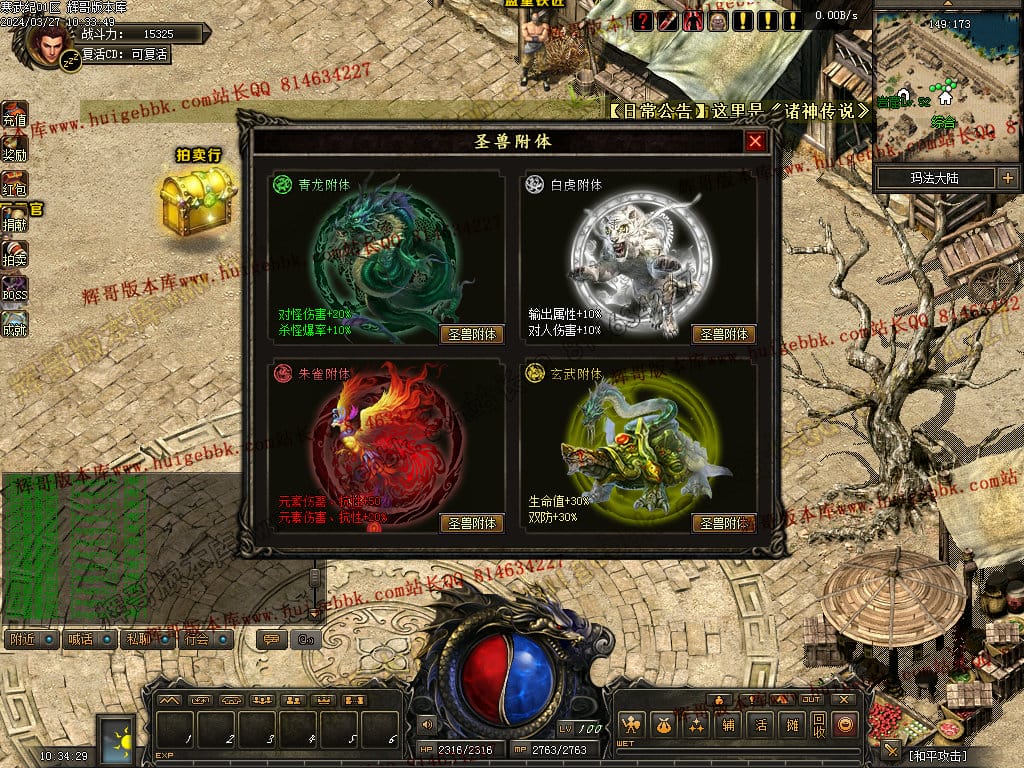
Task: Click the 玛法大陆 map name button
Action: pos(934,178)
